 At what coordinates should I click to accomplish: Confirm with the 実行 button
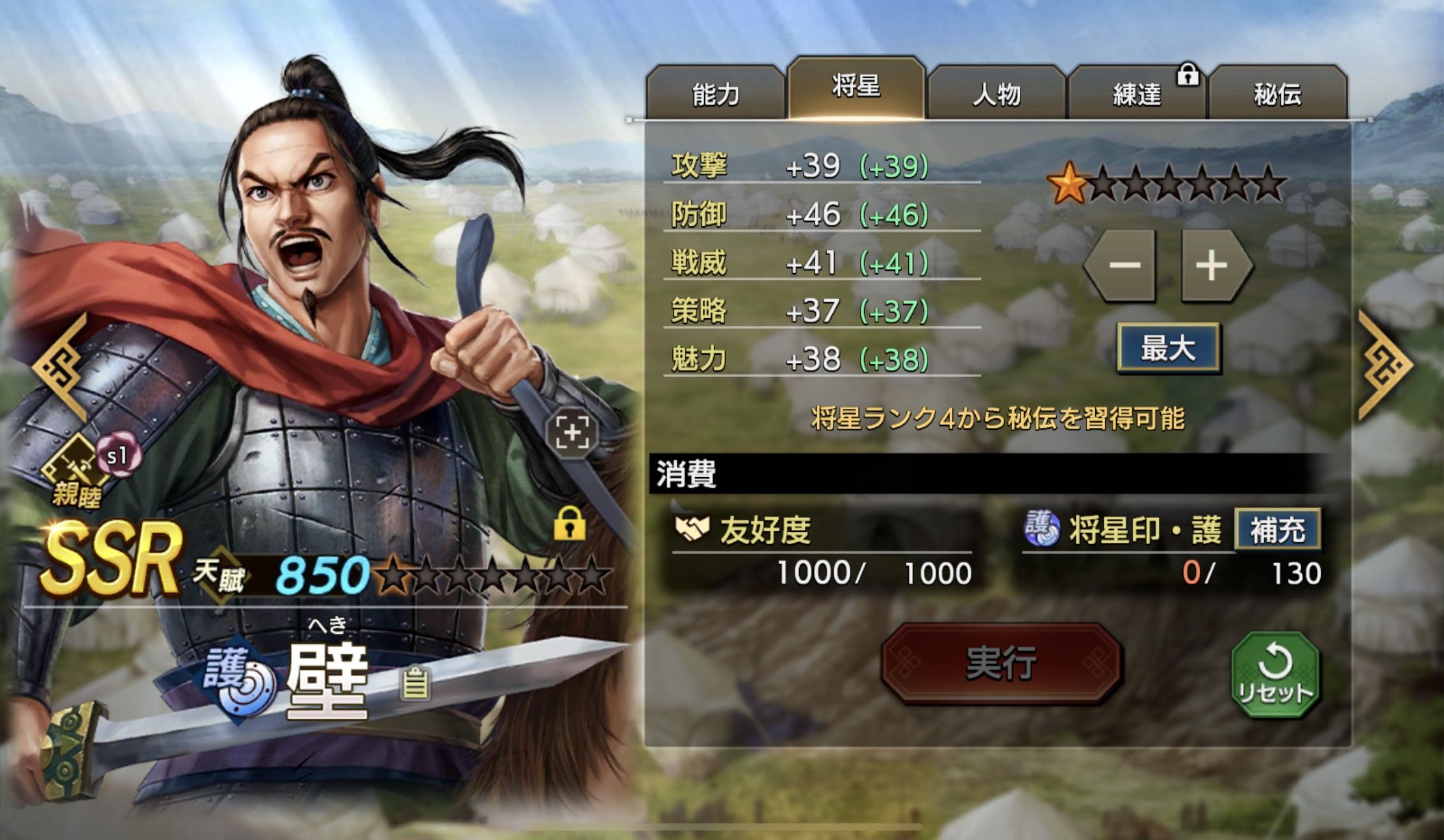1001,663
